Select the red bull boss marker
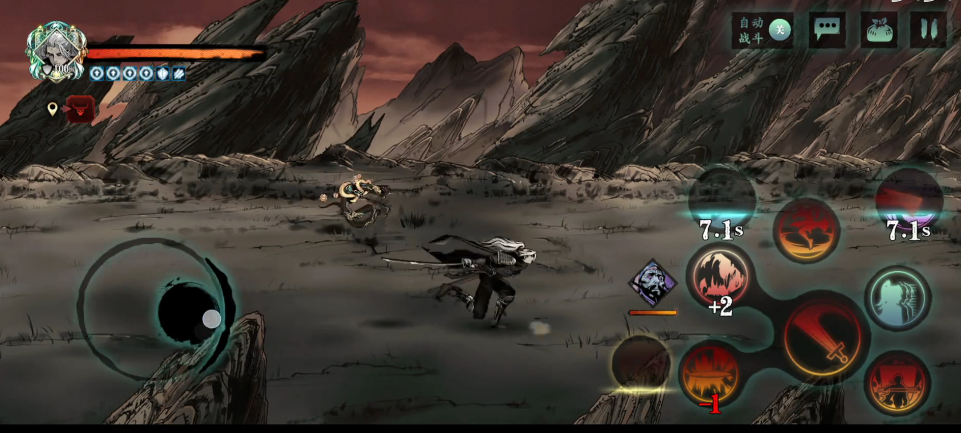 pos(80,109)
